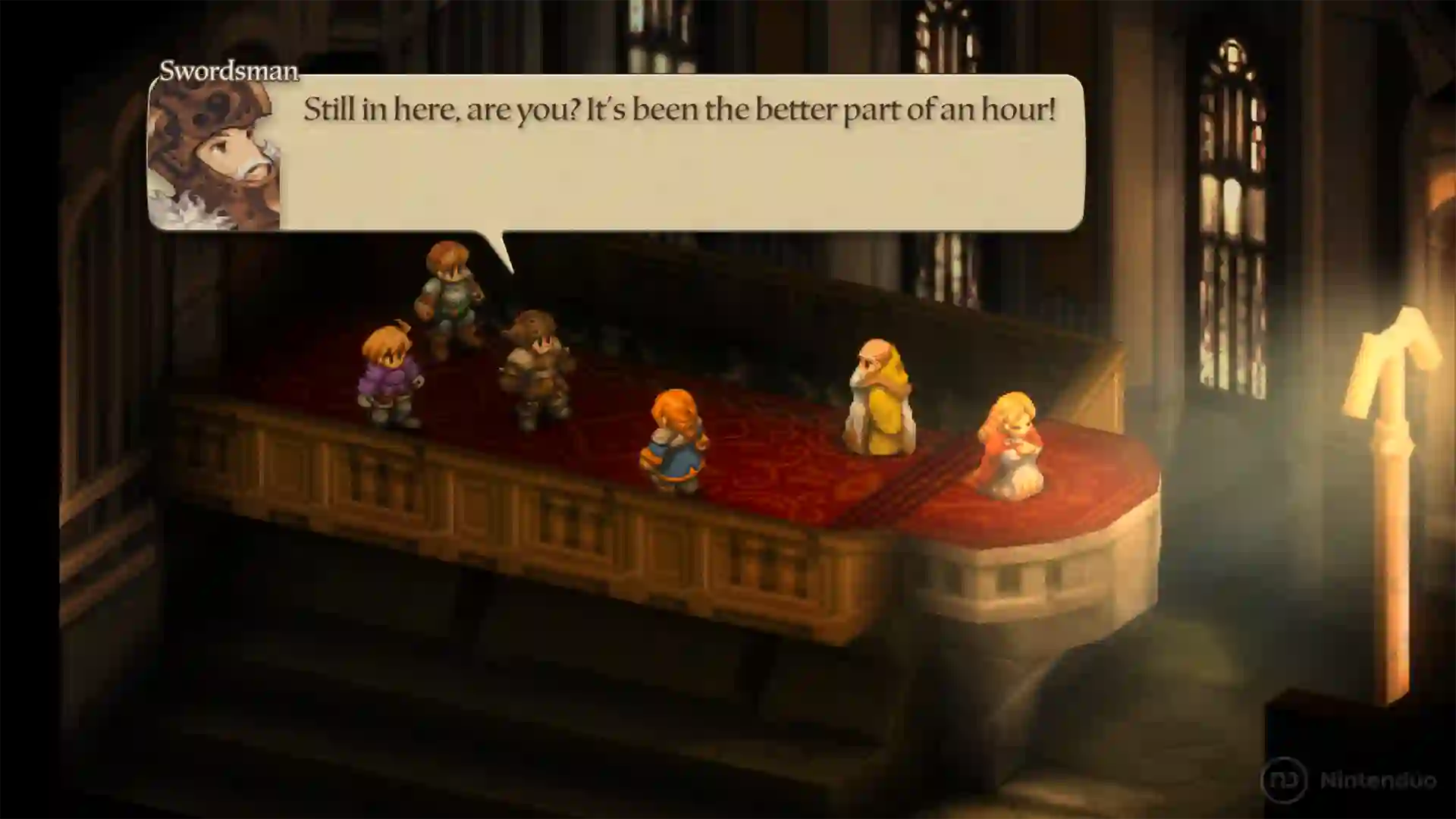Click the yellow-robed elder priest sprite
This screenshot has height=819, width=1456.
[x=880, y=402]
